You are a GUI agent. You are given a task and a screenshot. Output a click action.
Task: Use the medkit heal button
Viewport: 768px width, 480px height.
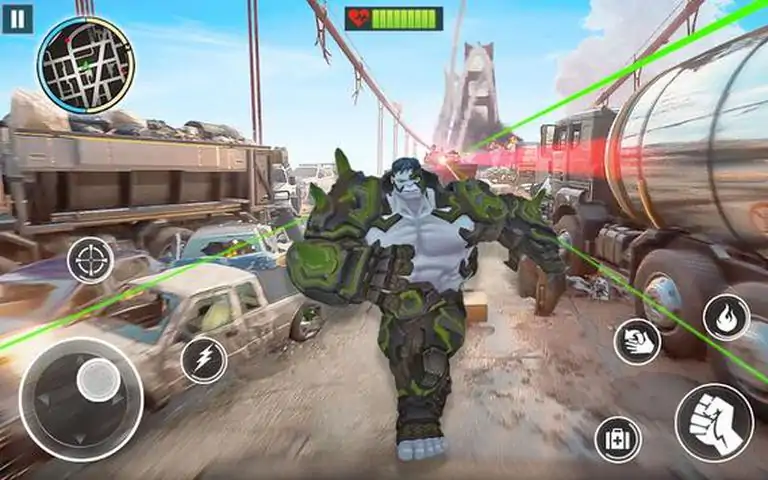pos(618,439)
